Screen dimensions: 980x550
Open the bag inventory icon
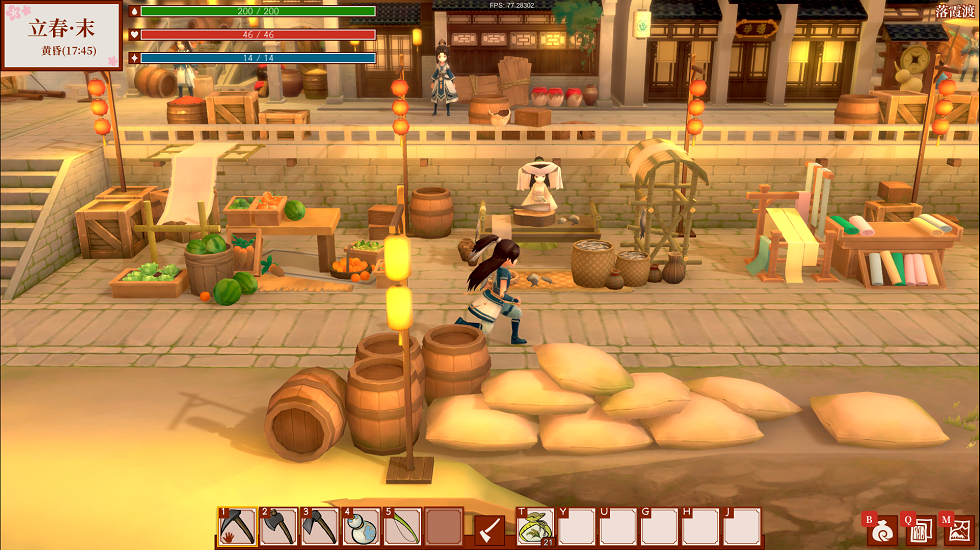pos(882,530)
